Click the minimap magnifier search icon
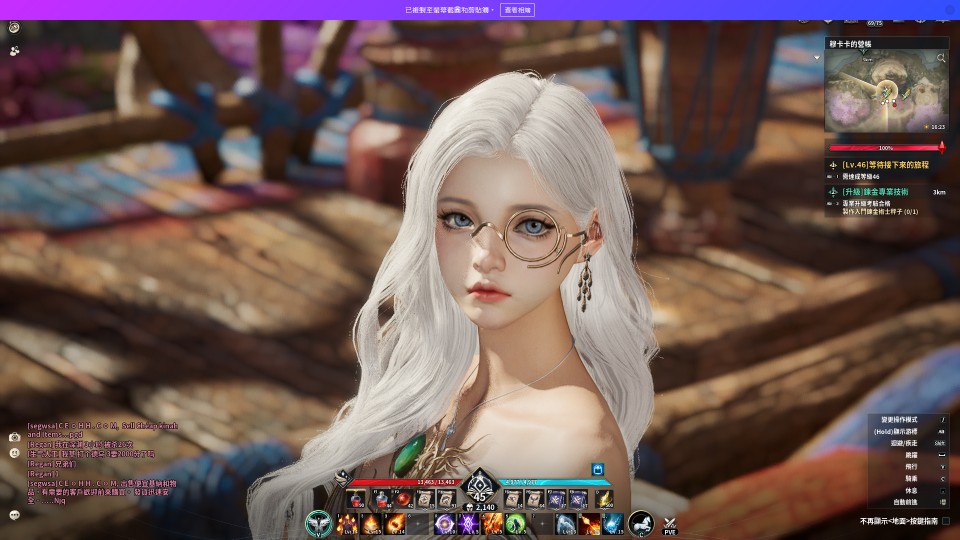This screenshot has height=540, width=960. pos(941,59)
